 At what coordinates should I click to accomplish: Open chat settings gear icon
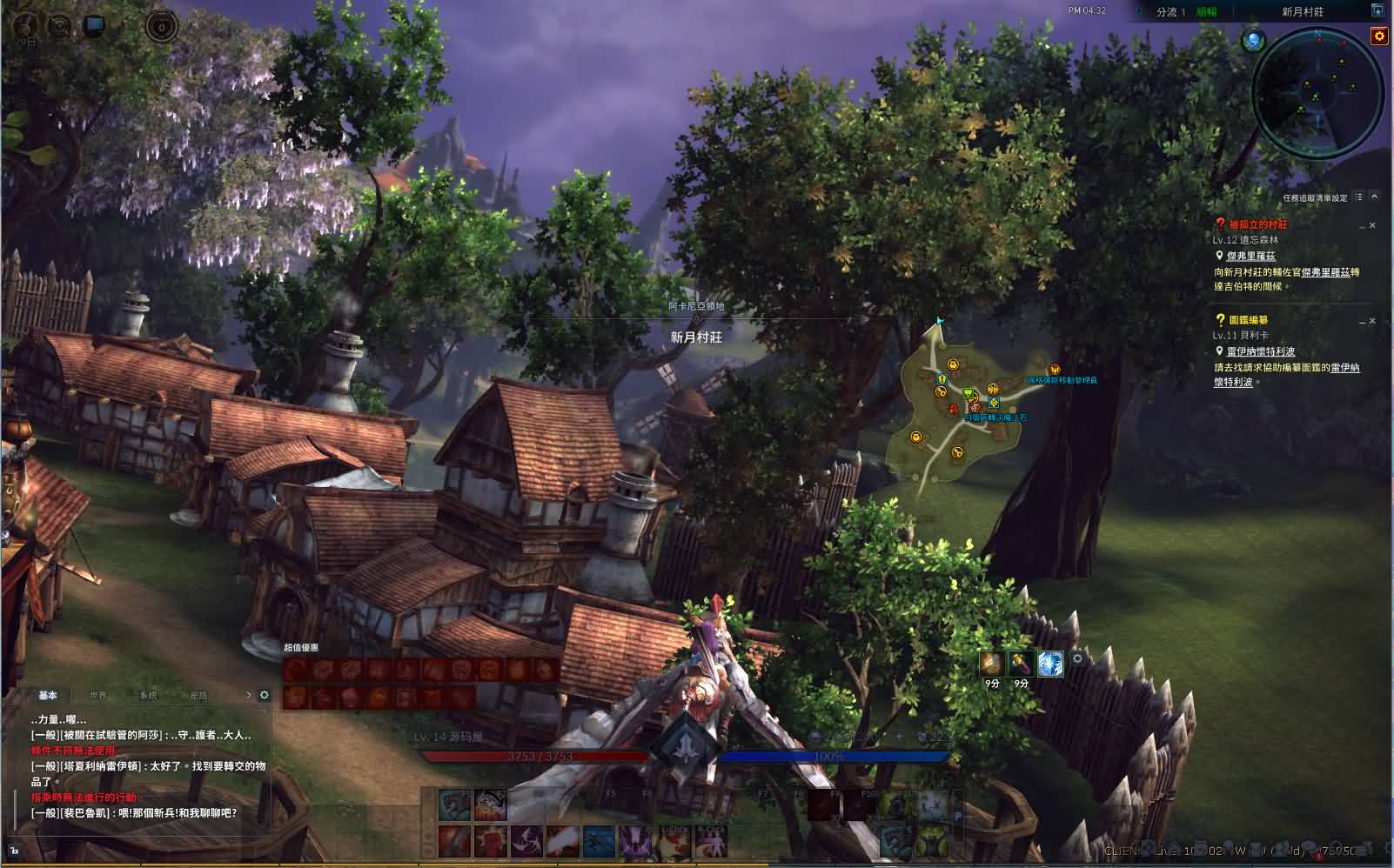pos(265,695)
